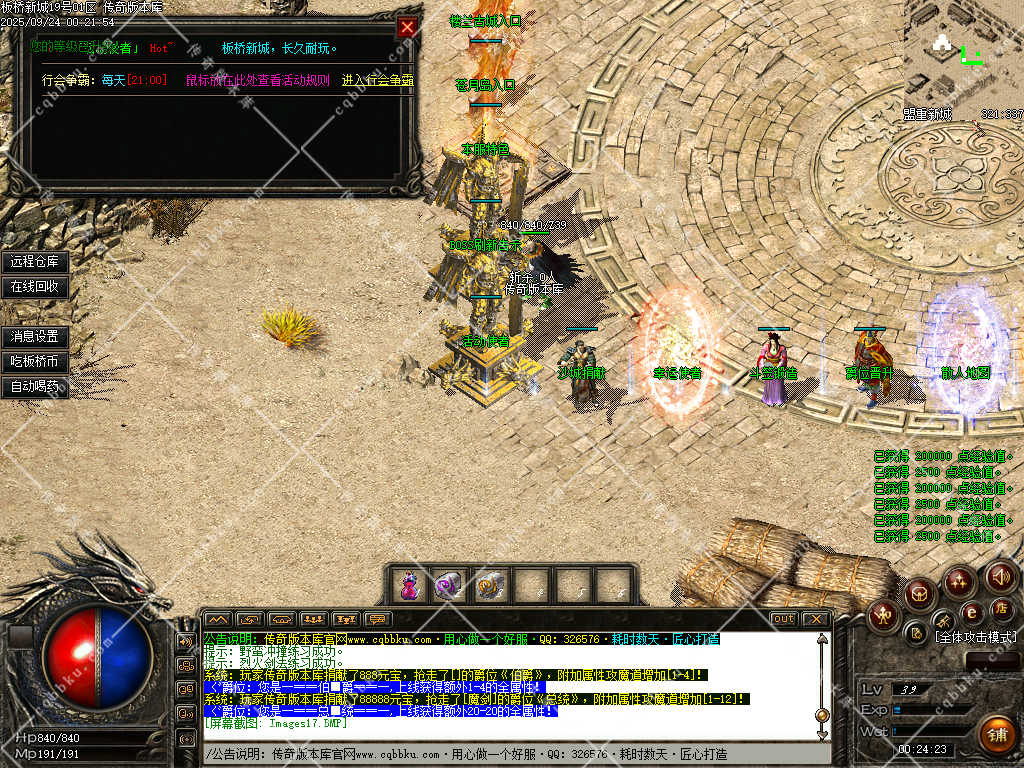Open the skills panel with the sparkle icon

pos(959,580)
